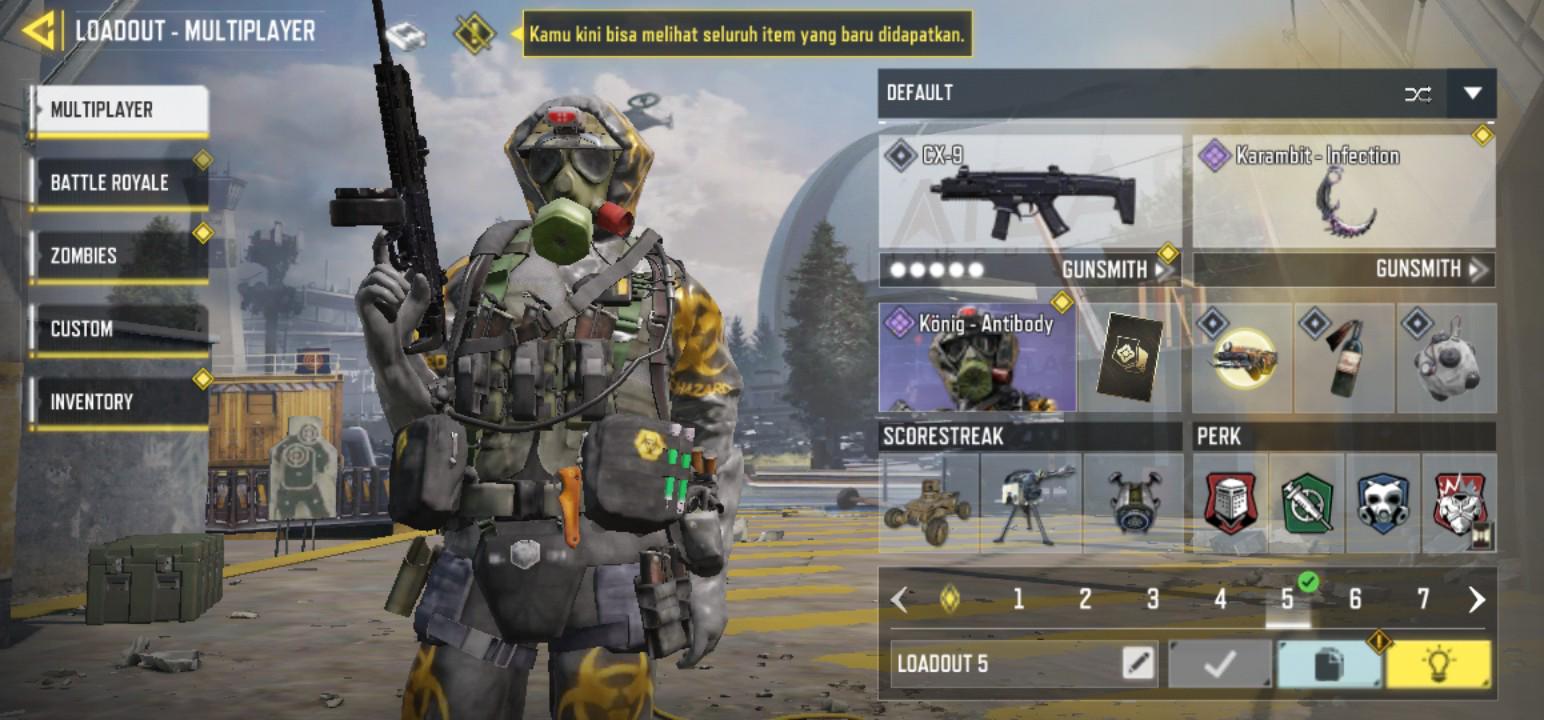Image resolution: width=1544 pixels, height=720 pixels.
Task: Select the Custom tab
Action: [x=118, y=329]
